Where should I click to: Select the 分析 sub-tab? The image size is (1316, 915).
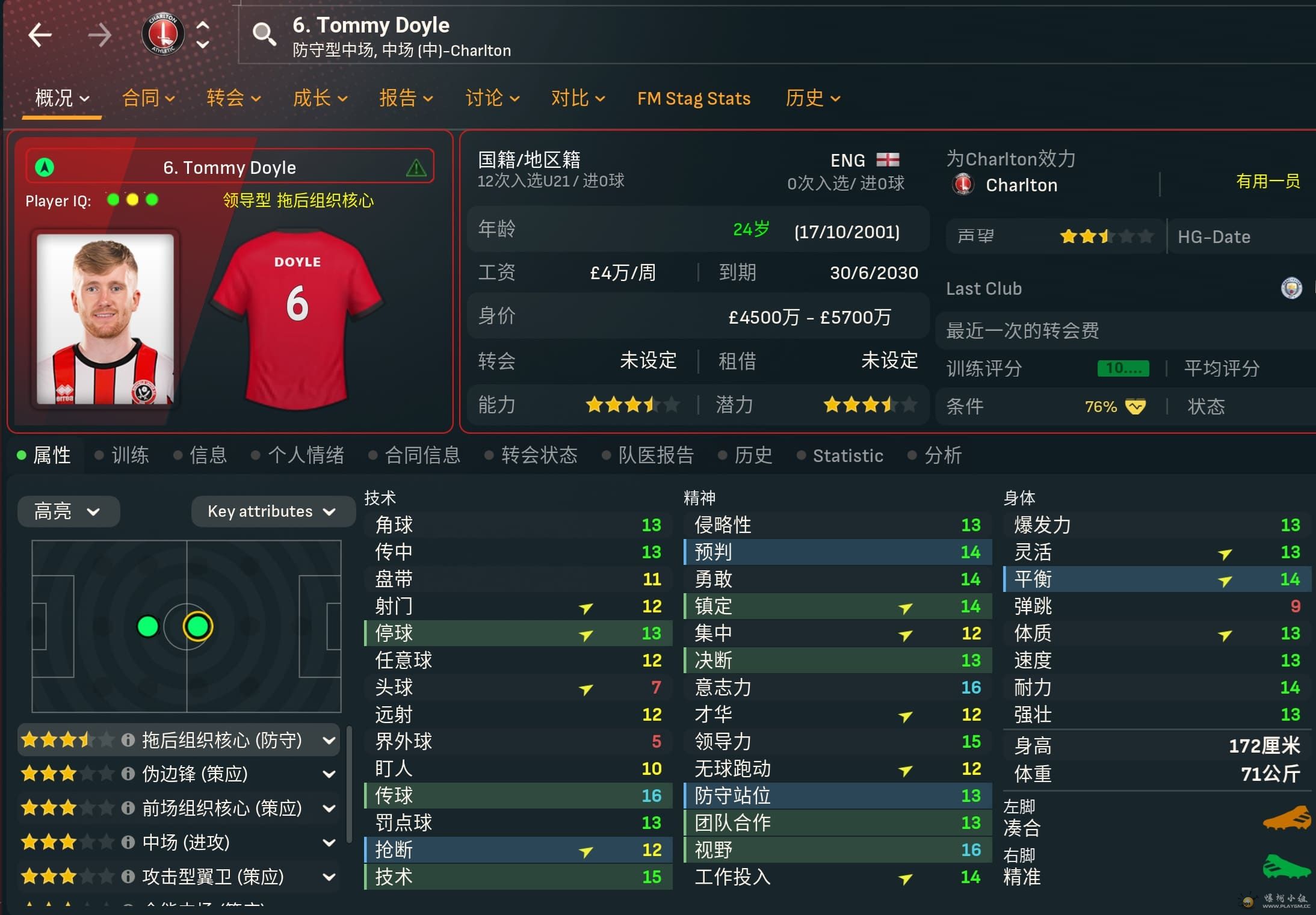tap(943, 455)
